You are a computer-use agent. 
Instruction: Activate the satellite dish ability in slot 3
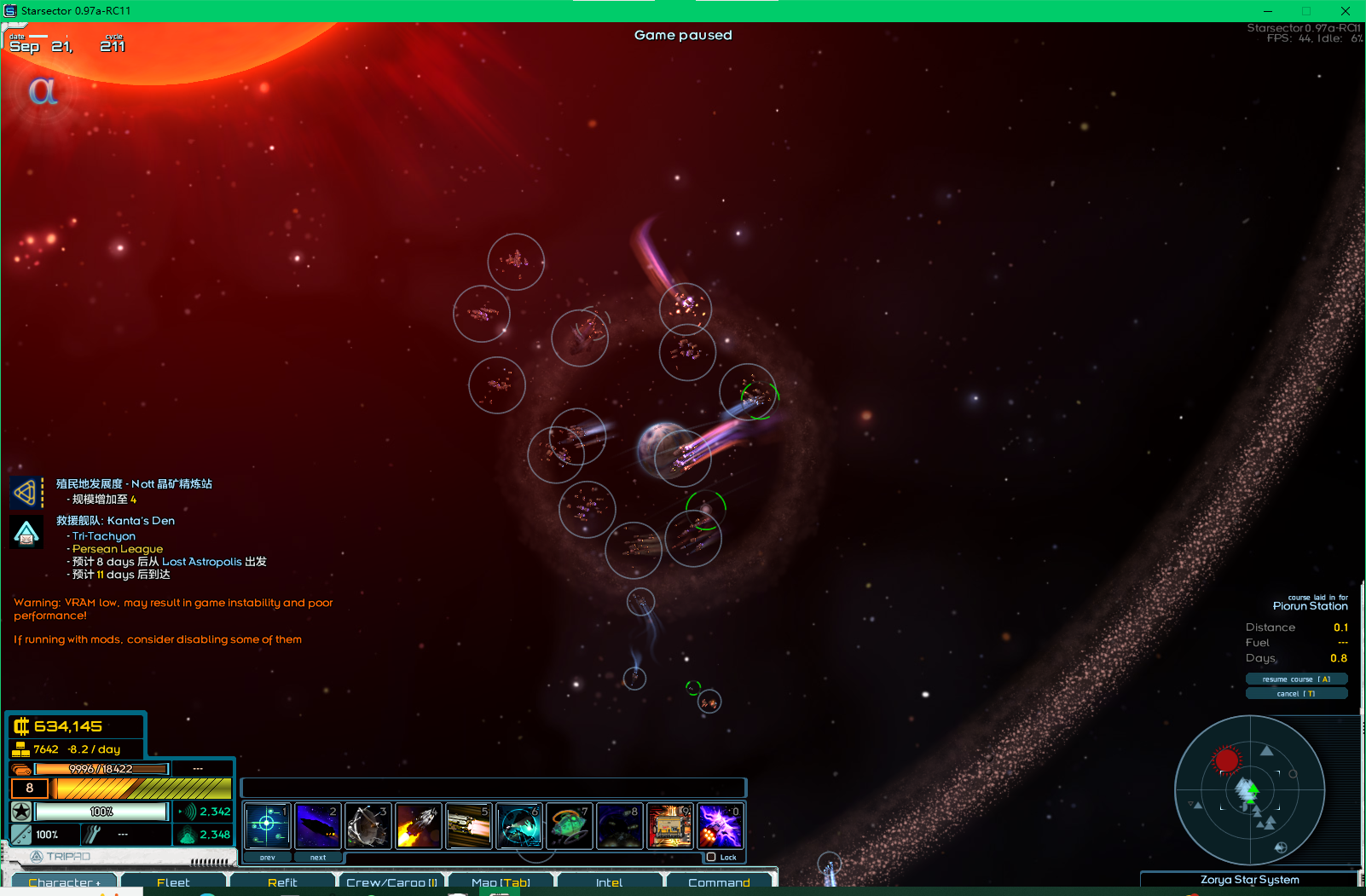coord(368,825)
